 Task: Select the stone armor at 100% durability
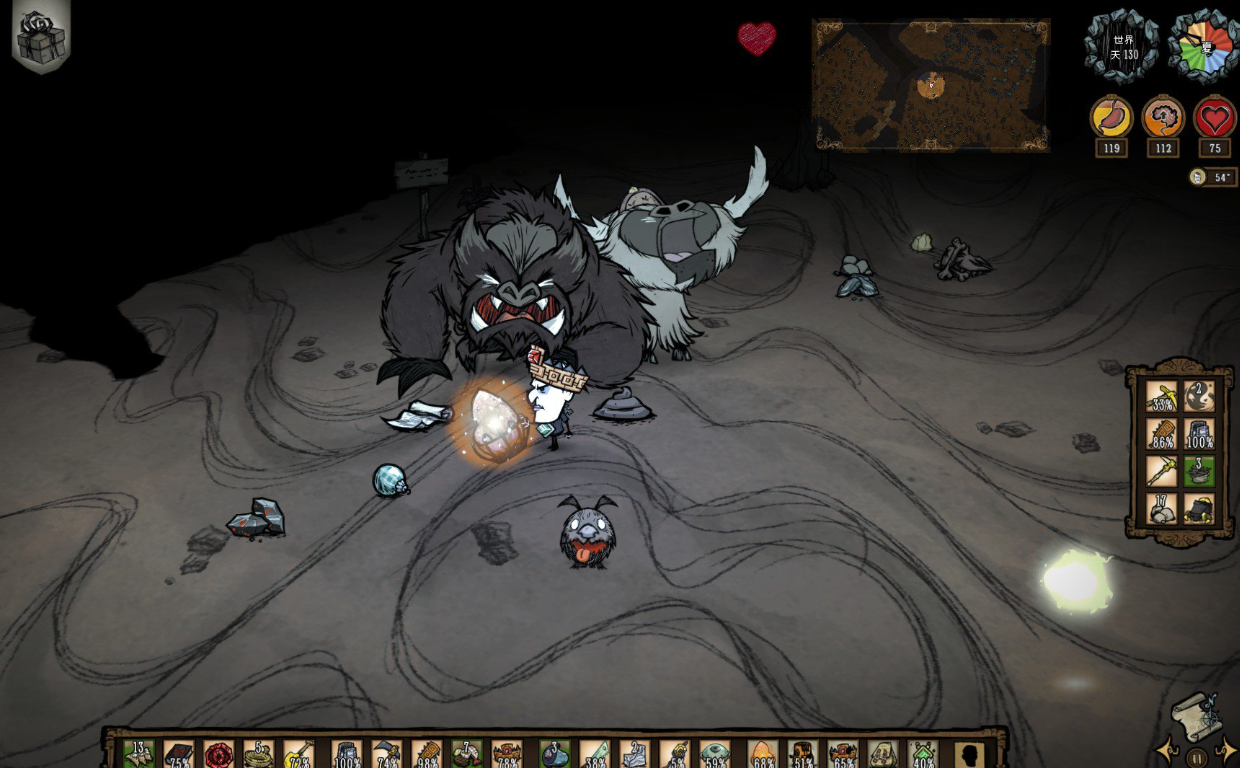1199,434
